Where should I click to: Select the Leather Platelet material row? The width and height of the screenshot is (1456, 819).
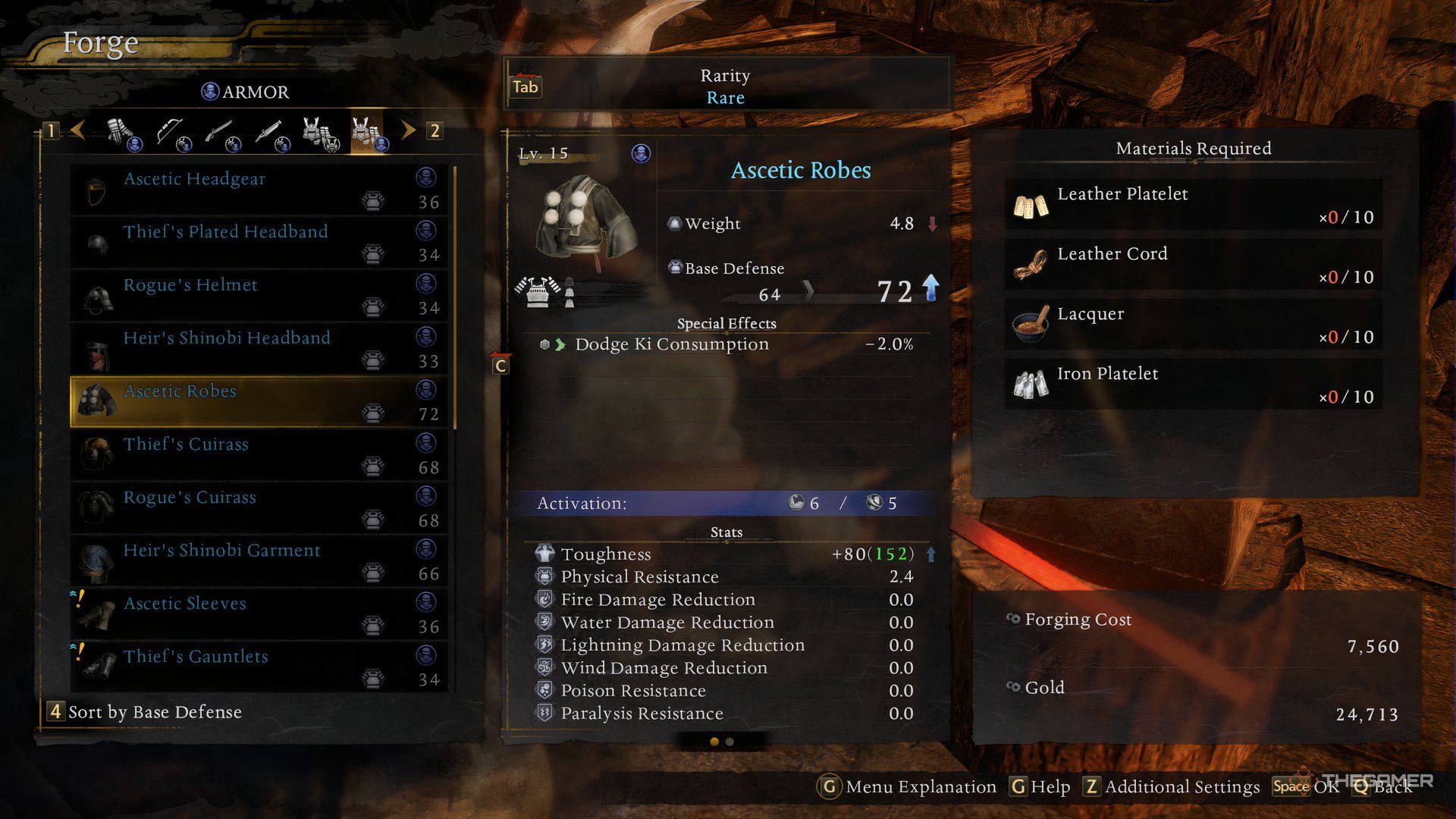pyautogui.click(x=1193, y=205)
